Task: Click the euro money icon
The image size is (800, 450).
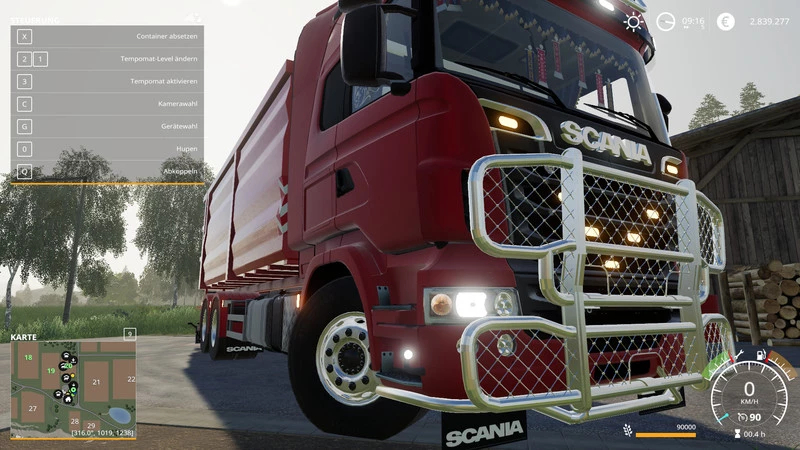Action: 726,21
